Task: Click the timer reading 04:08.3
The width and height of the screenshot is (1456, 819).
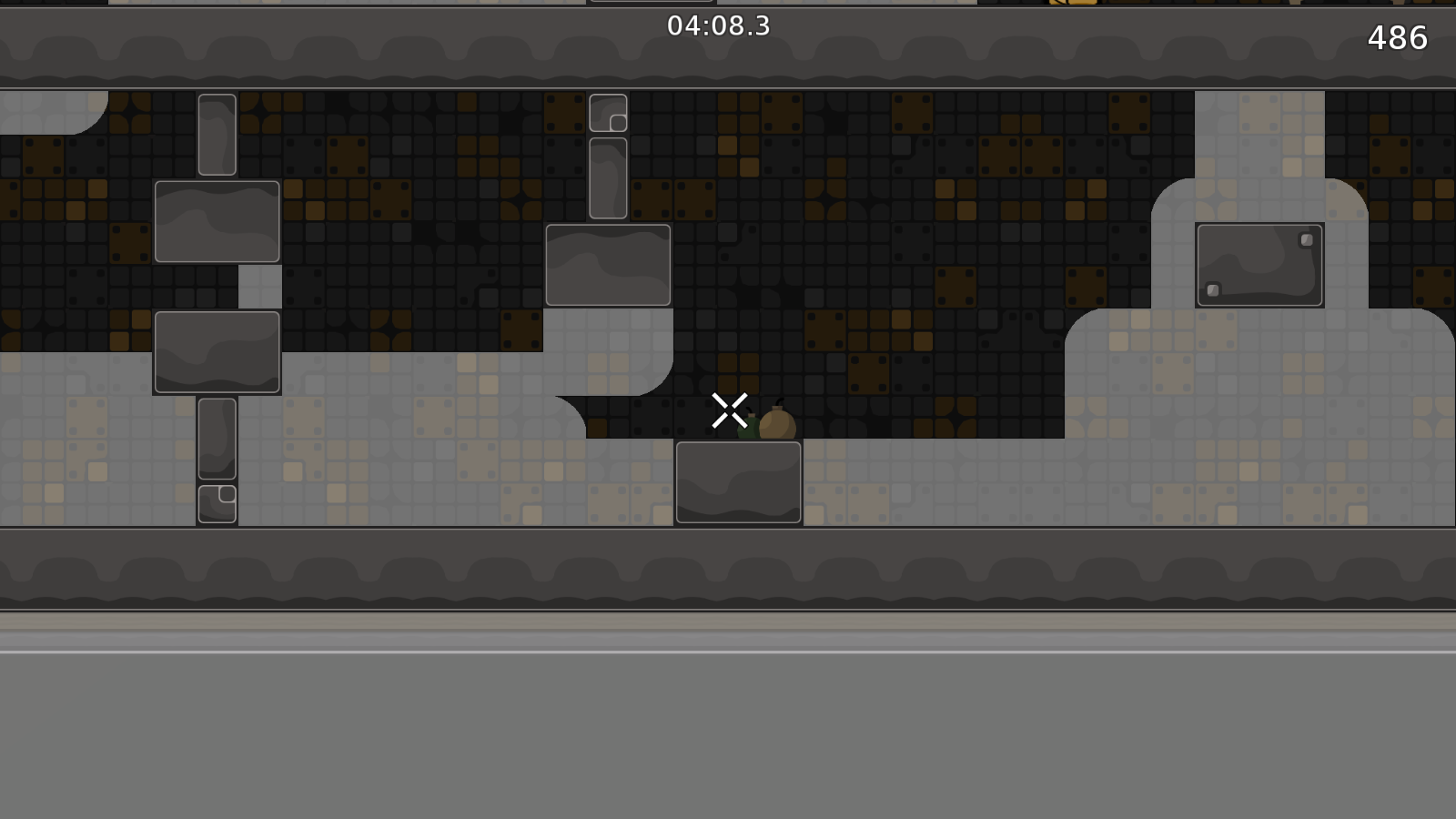Action: (x=718, y=26)
